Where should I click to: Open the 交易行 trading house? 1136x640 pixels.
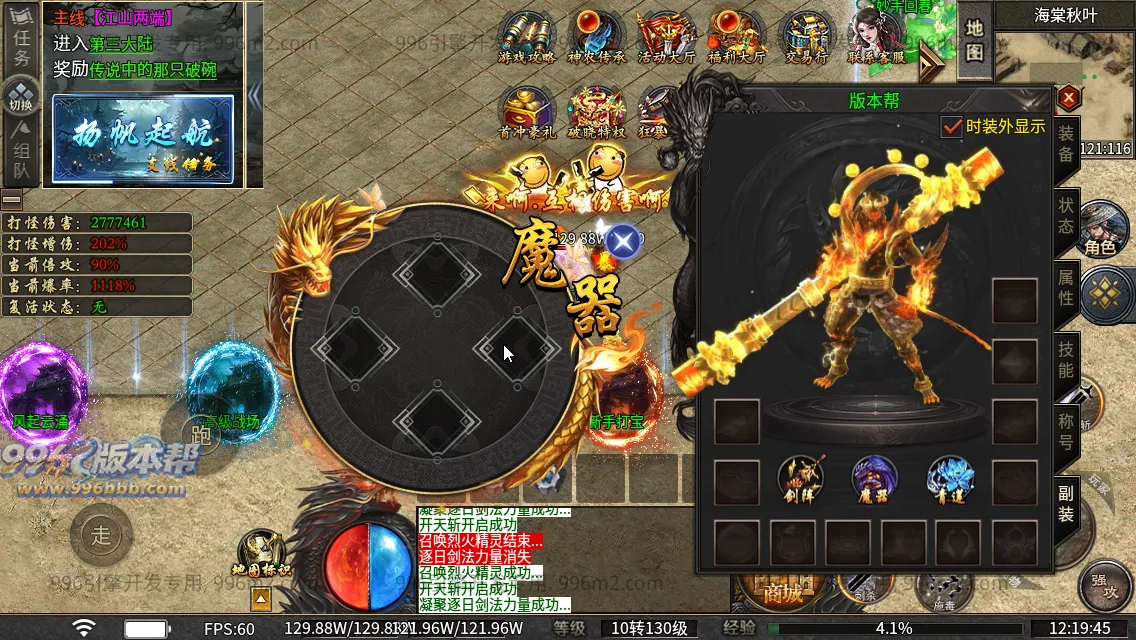(806, 38)
